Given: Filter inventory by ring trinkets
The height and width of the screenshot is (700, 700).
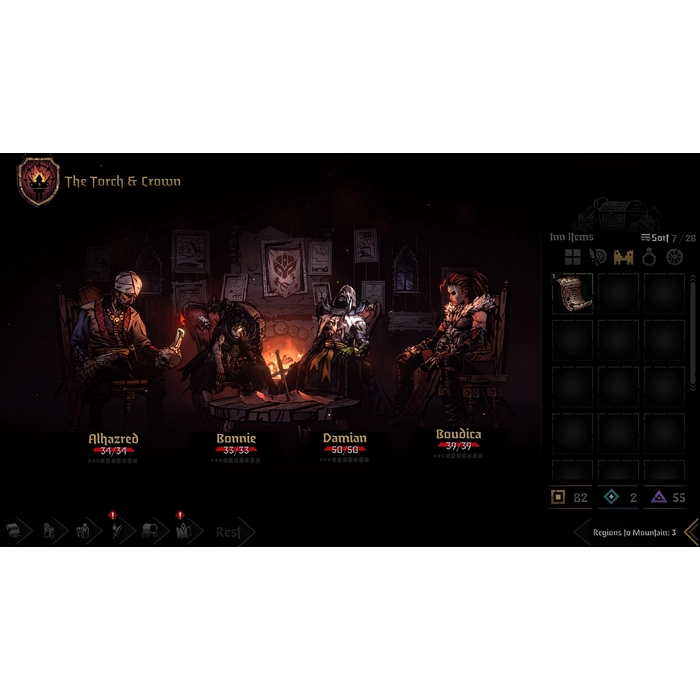Looking at the screenshot, I should click(649, 258).
